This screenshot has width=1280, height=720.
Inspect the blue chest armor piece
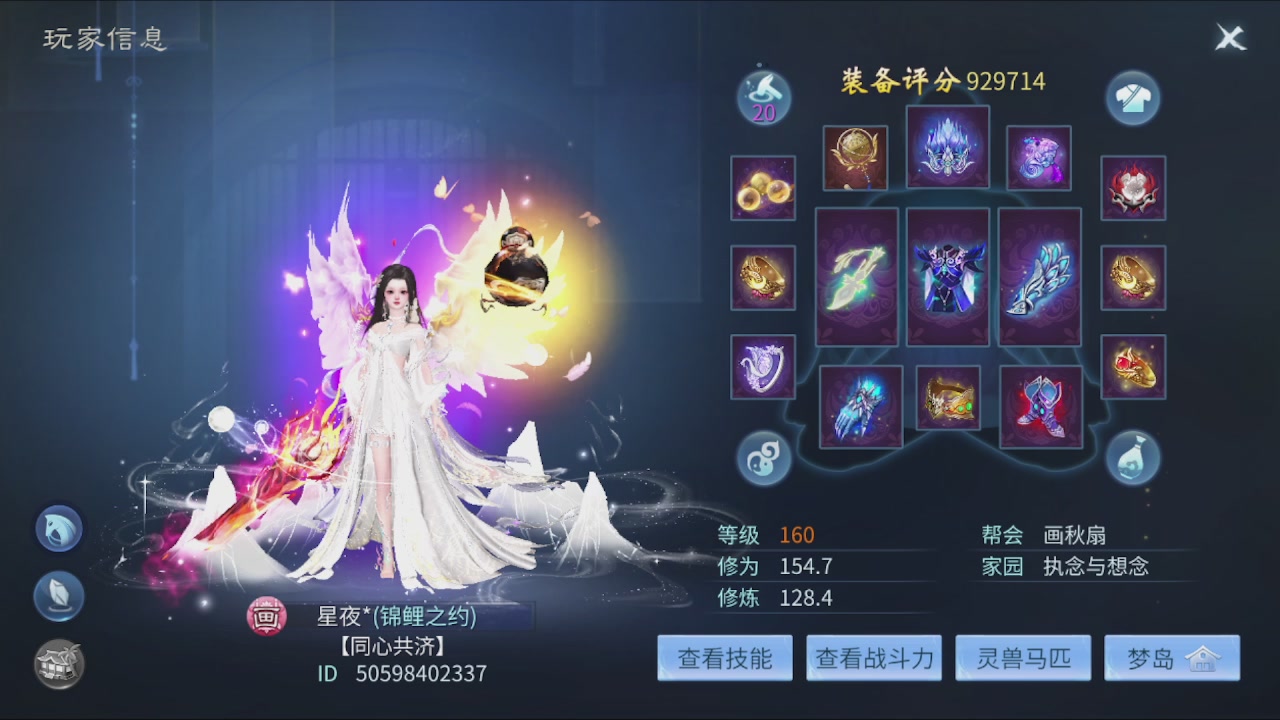[x=947, y=278]
